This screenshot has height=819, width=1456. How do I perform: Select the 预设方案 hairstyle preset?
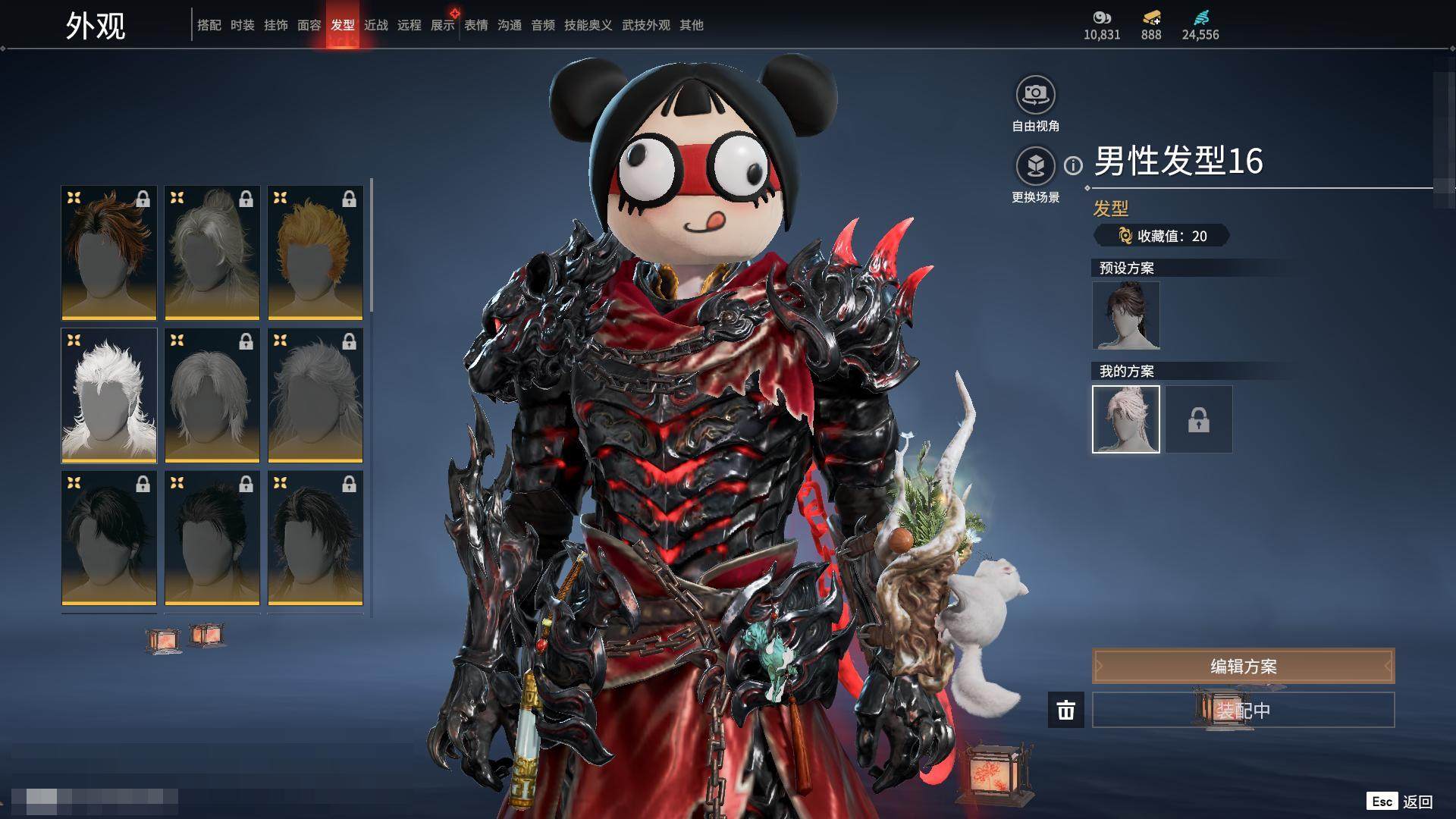point(1126,315)
